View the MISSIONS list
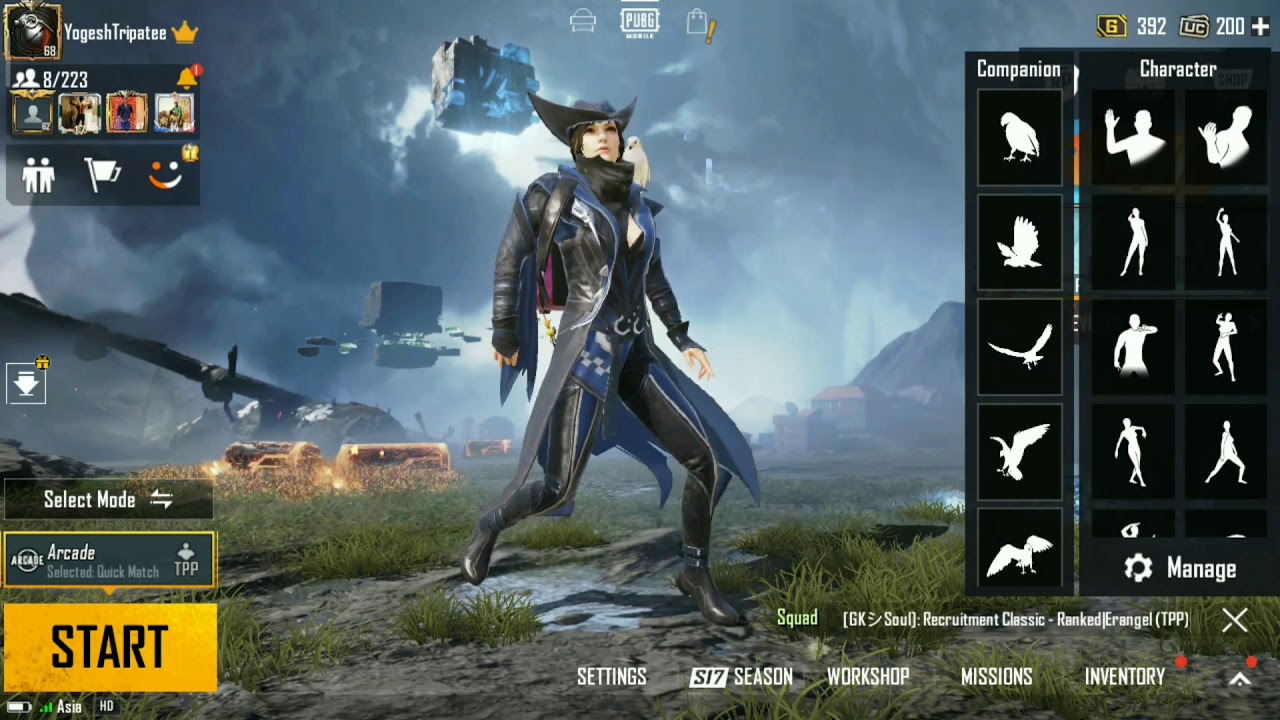Image resolution: width=1280 pixels, height=720 pixels. click(996, 677)
